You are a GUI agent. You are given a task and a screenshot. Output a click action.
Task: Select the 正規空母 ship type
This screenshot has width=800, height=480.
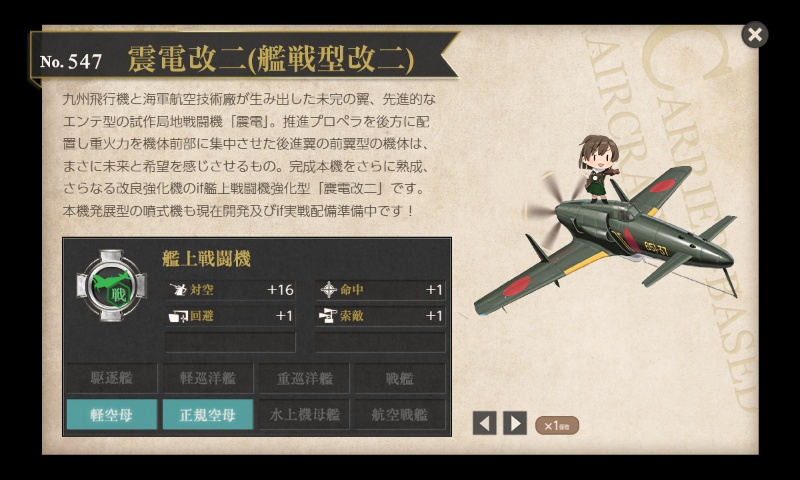(207, 414)
